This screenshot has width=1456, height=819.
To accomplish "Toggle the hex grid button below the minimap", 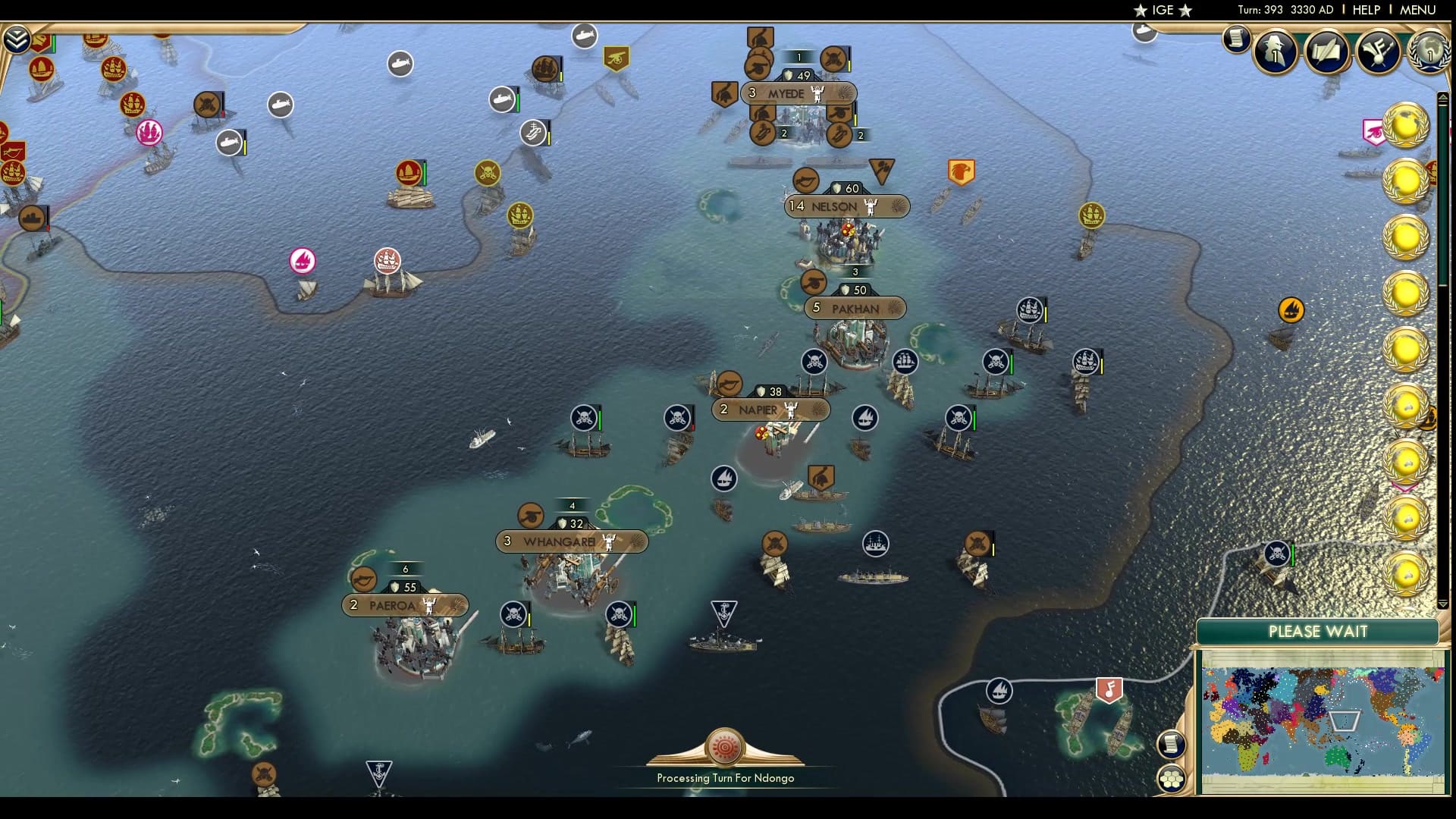I will [x=1172, y=777].
